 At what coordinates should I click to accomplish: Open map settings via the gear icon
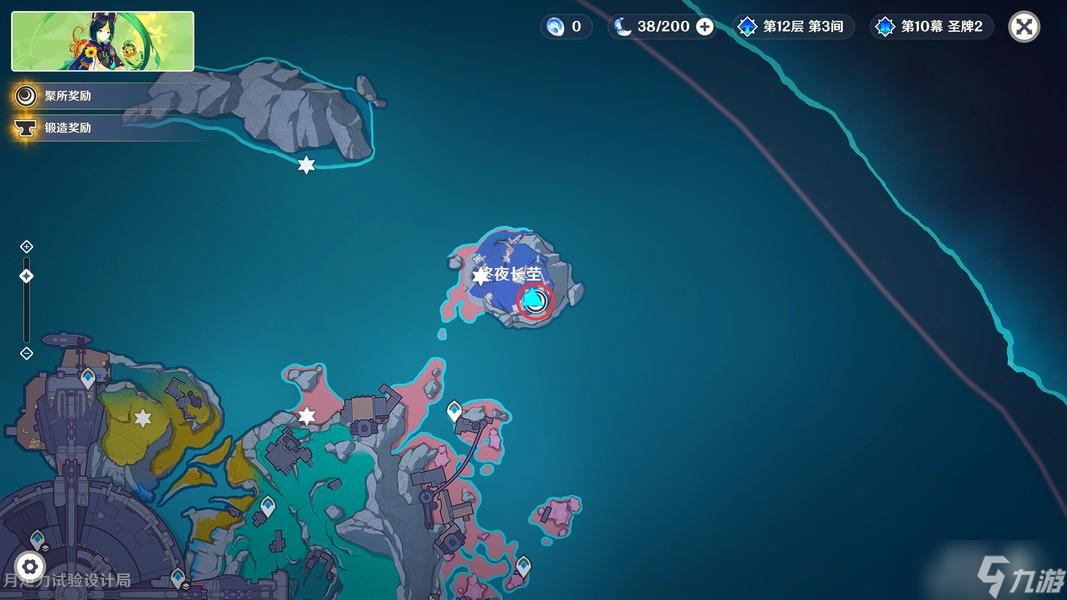[x=30, y=565]
